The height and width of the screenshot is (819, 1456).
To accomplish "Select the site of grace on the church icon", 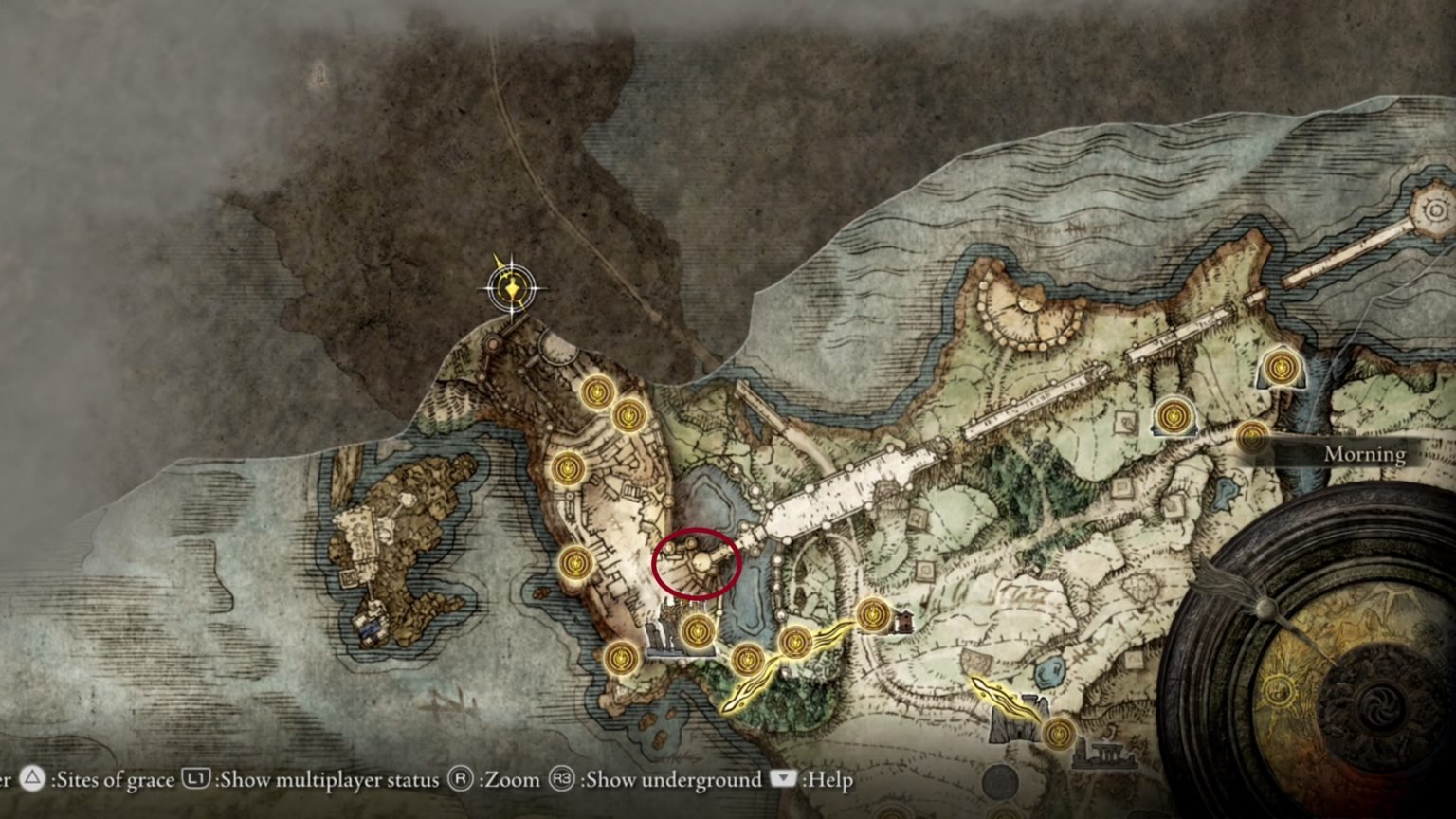I will [1174, 415].
